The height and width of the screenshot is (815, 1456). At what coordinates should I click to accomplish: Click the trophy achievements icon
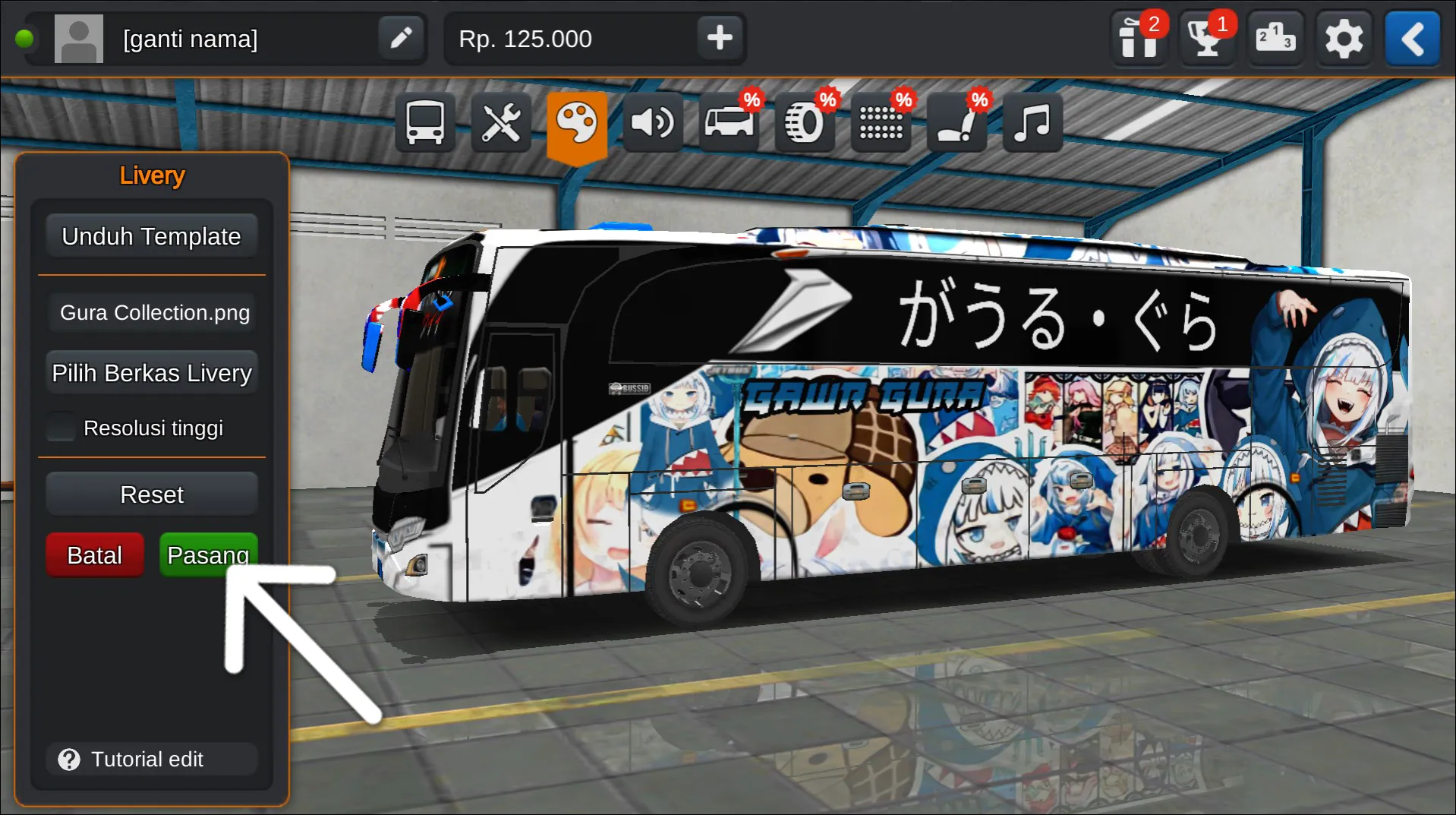click(1206, 38)
